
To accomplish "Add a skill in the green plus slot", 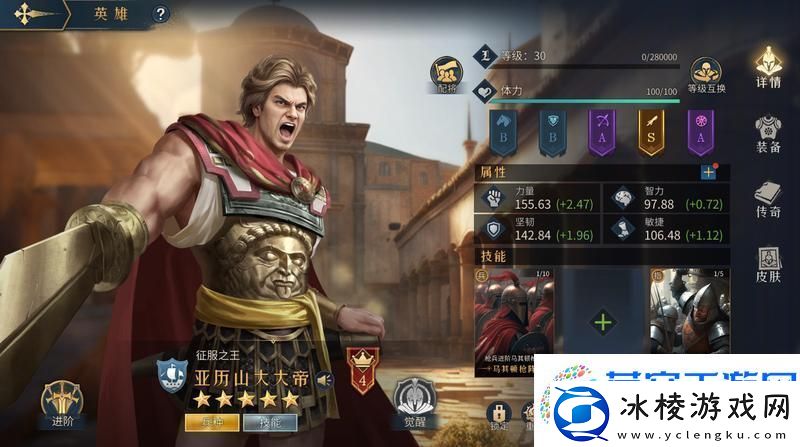I will click(604, 322).
